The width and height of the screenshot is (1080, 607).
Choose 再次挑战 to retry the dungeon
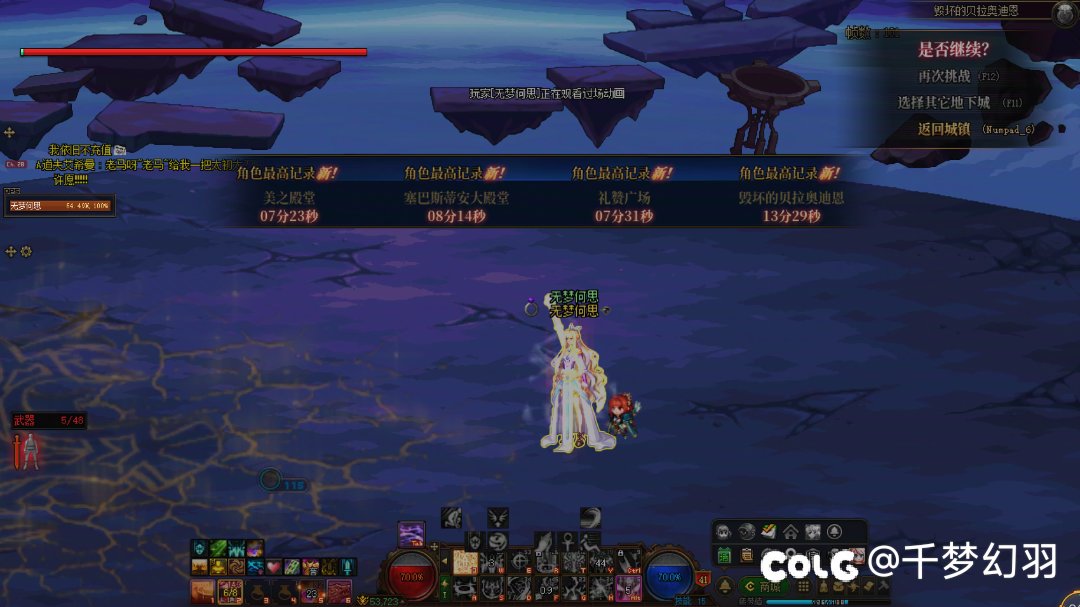point(945,76)
